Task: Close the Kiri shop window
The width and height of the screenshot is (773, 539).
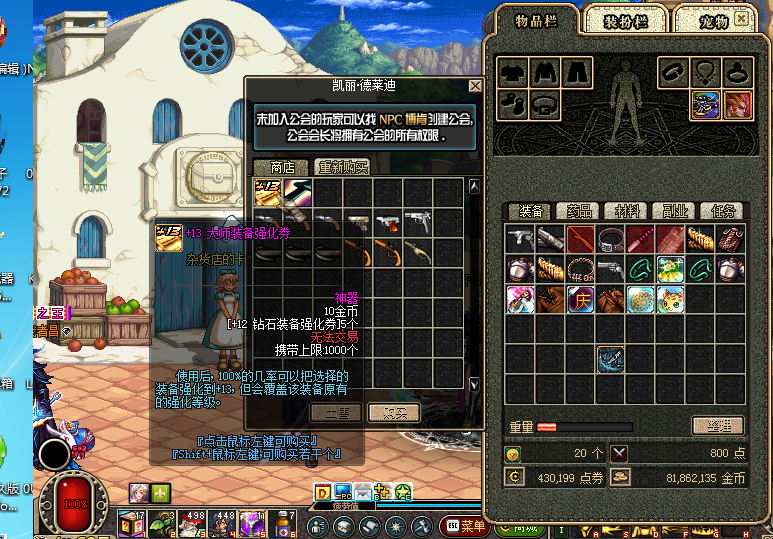Action: coord(475,87)
